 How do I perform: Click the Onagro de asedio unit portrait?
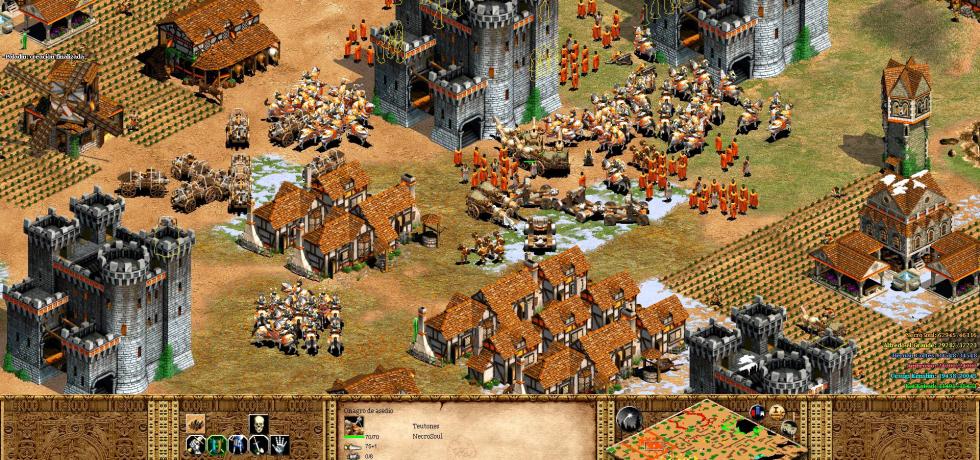point(354,427)
